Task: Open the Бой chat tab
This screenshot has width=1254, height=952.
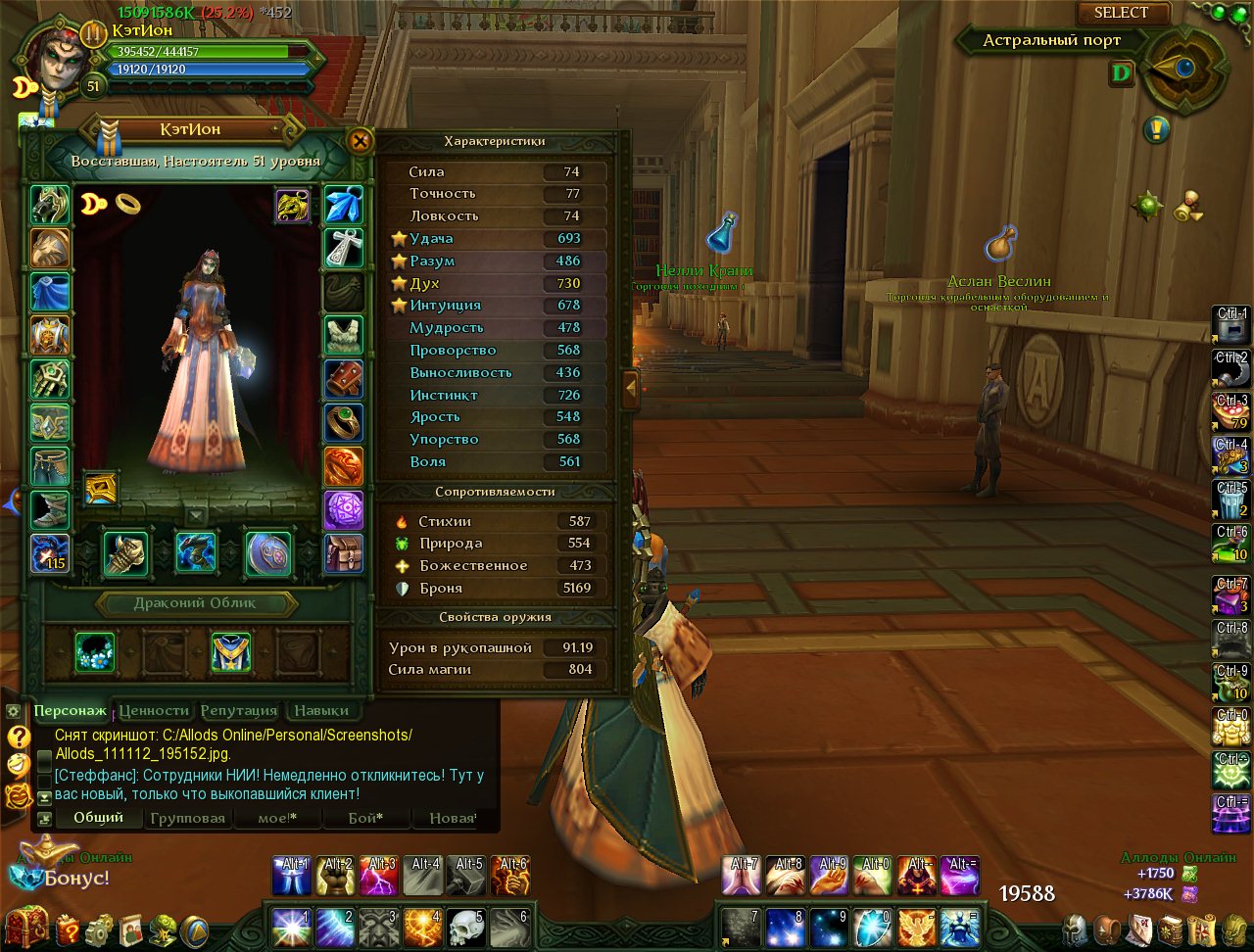Action: [x=365, y=818]
